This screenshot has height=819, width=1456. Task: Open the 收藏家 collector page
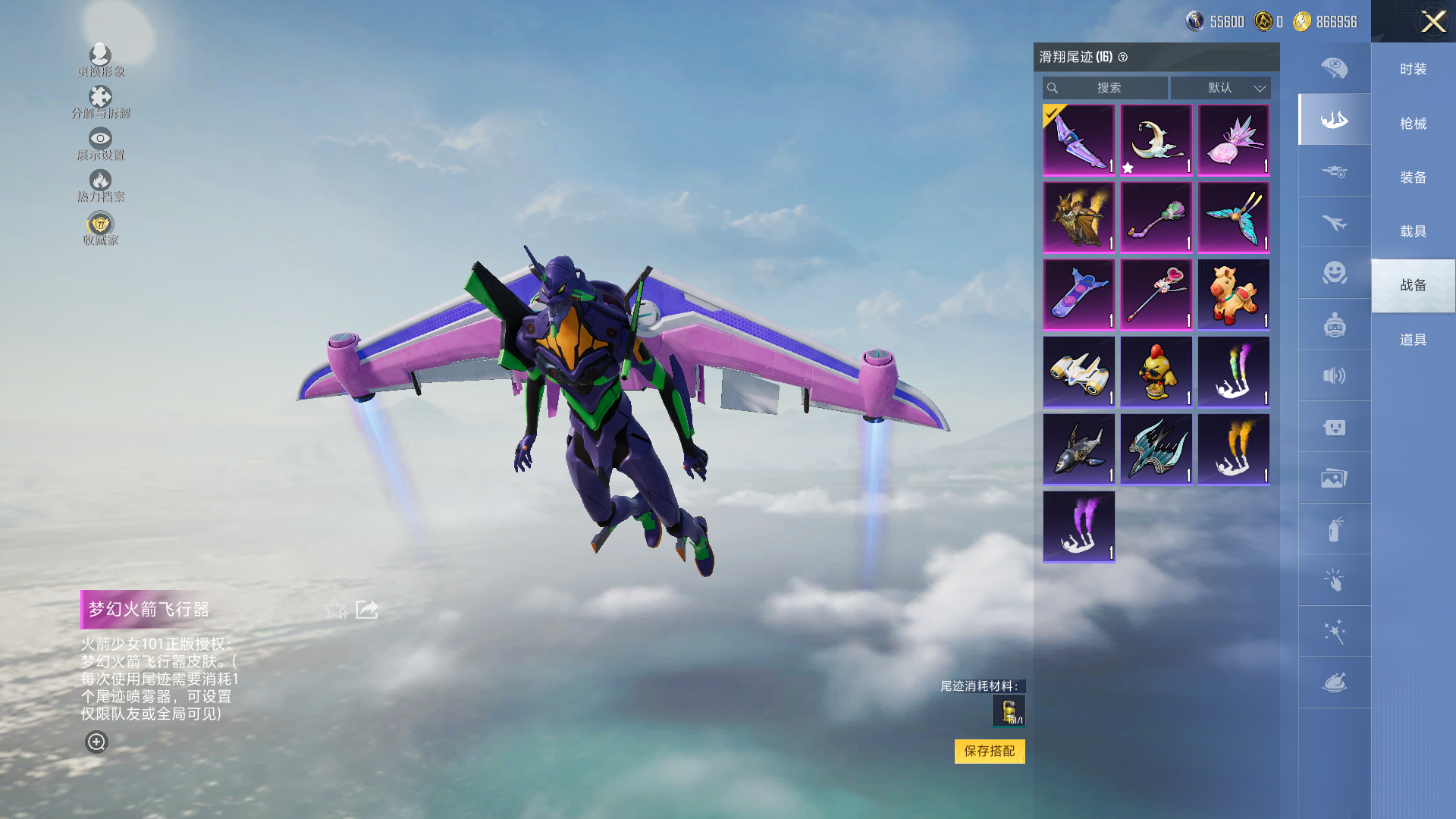[x=100, y=228]
